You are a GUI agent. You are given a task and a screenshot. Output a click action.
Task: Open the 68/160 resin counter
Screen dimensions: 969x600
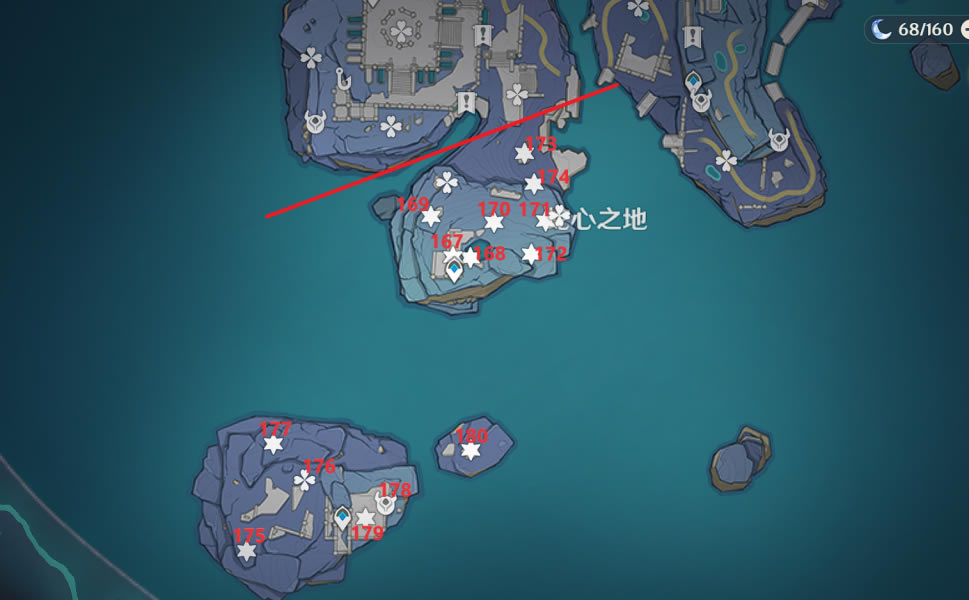click(x=913, y=29)
